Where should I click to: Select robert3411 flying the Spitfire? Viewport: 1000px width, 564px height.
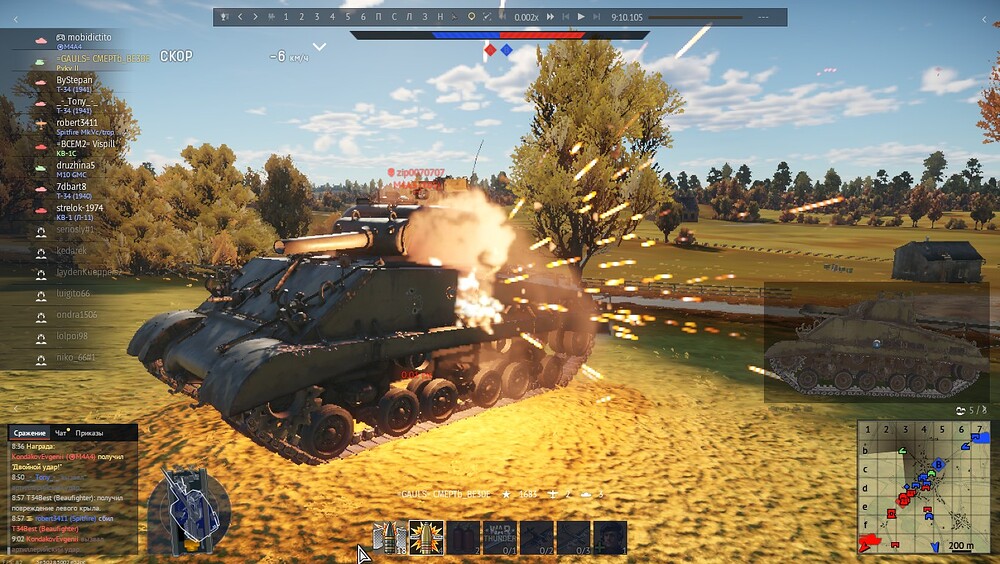coord(77,123)
